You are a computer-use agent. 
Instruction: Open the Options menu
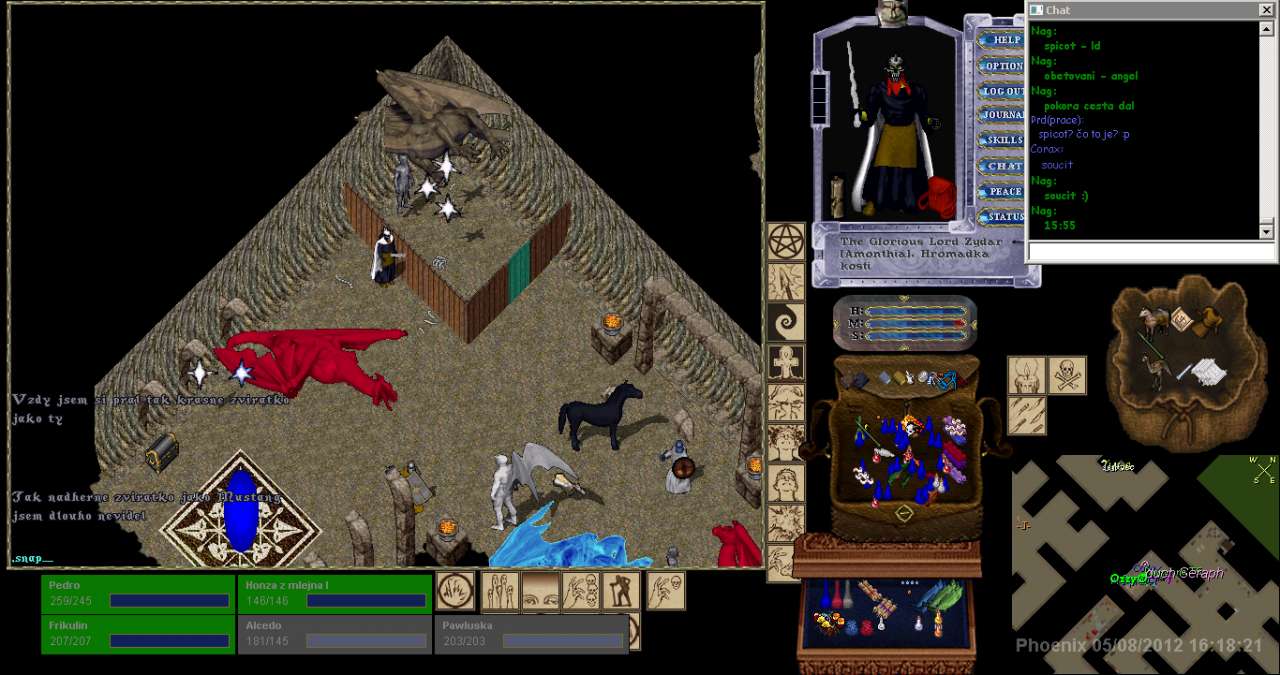coord(1003,66)
